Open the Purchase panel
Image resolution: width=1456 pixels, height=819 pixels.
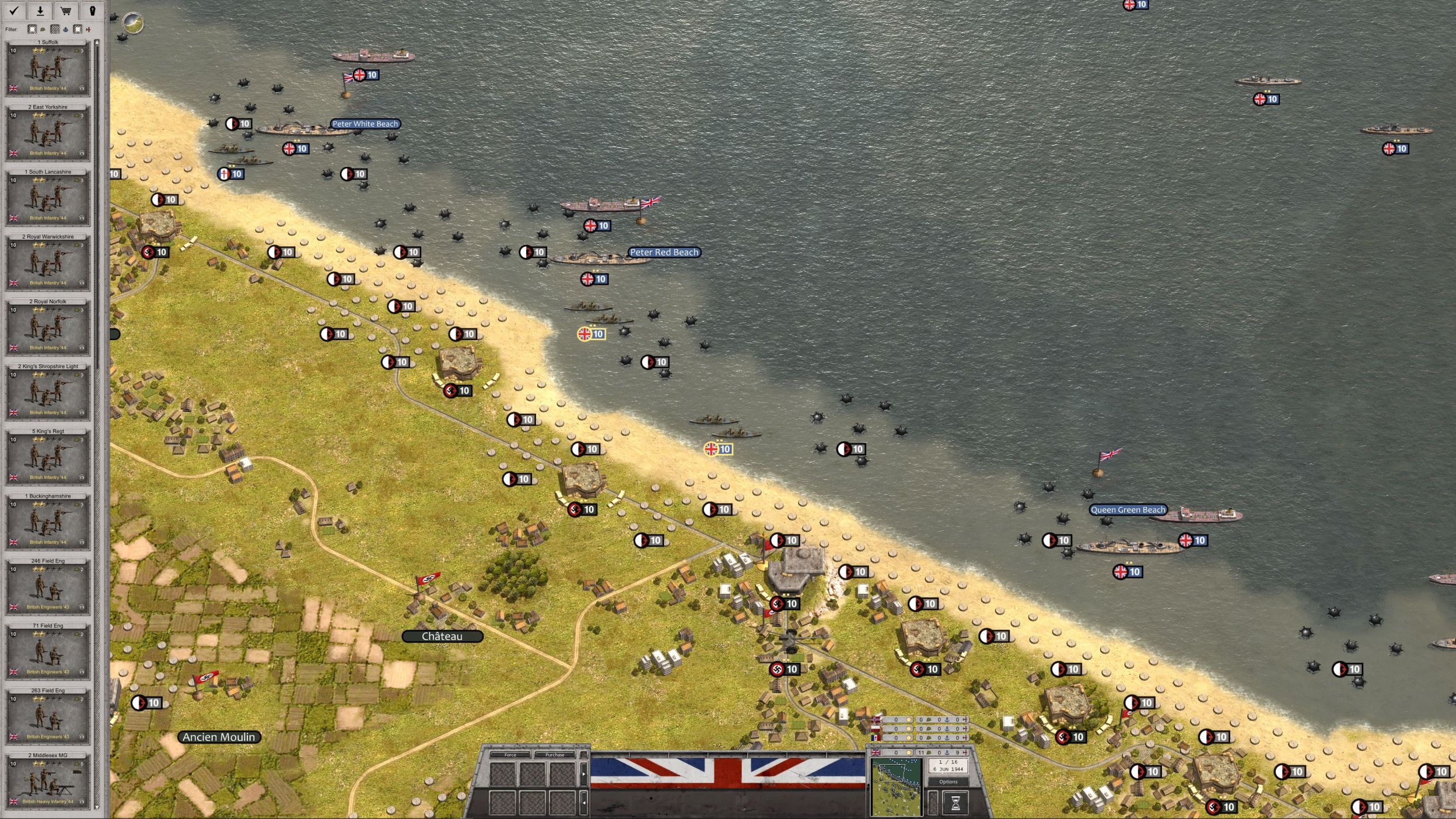(554, 755)
